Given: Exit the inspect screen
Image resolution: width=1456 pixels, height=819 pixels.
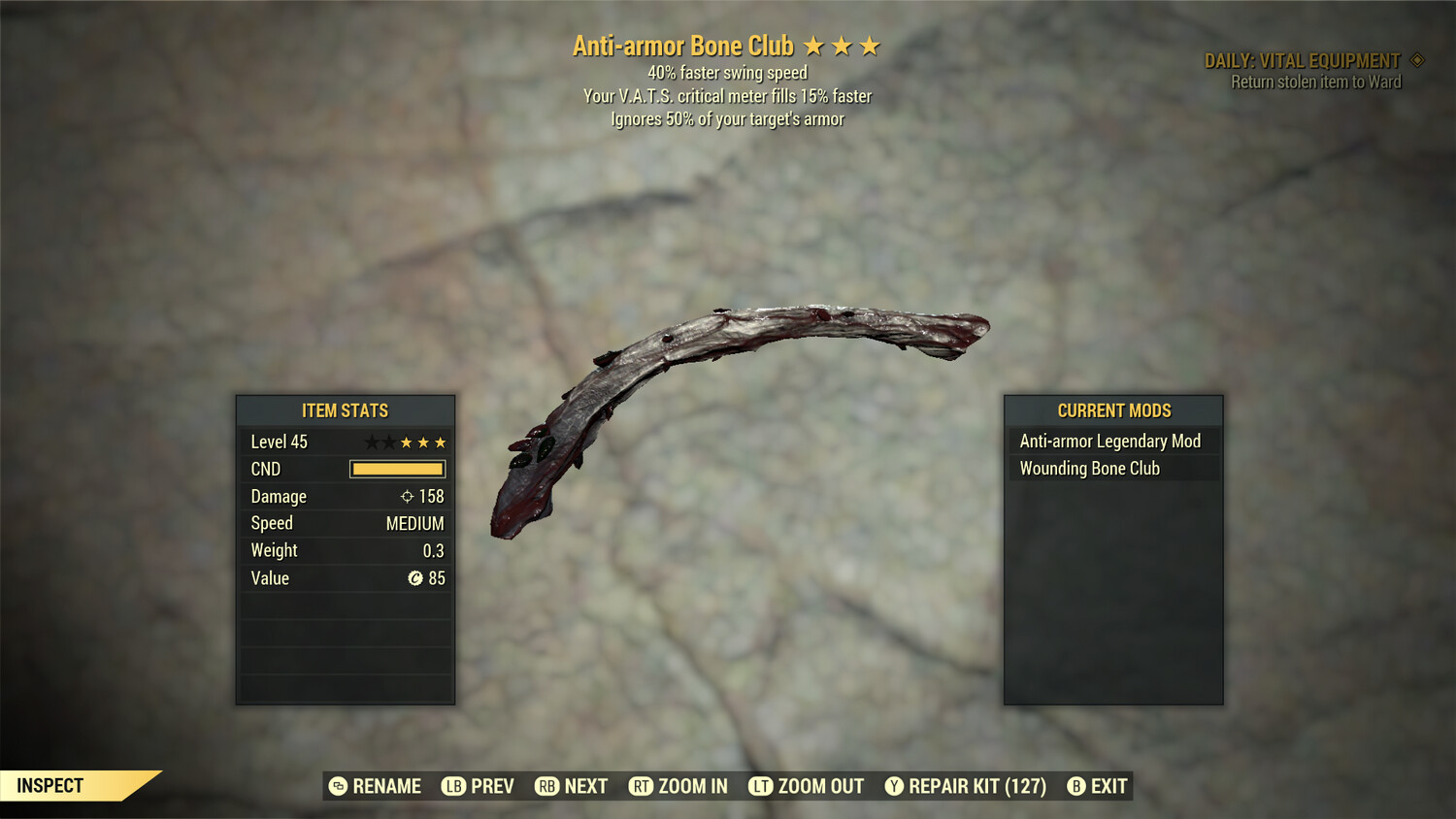Looking at the screenshot, I should [x=1098, y=786].
